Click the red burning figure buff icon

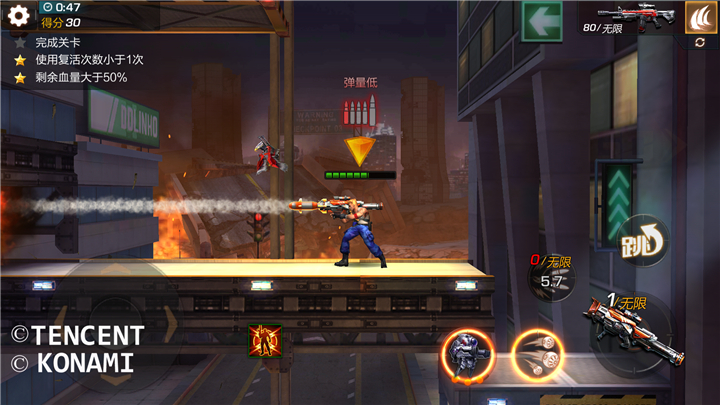coord(265,340)
